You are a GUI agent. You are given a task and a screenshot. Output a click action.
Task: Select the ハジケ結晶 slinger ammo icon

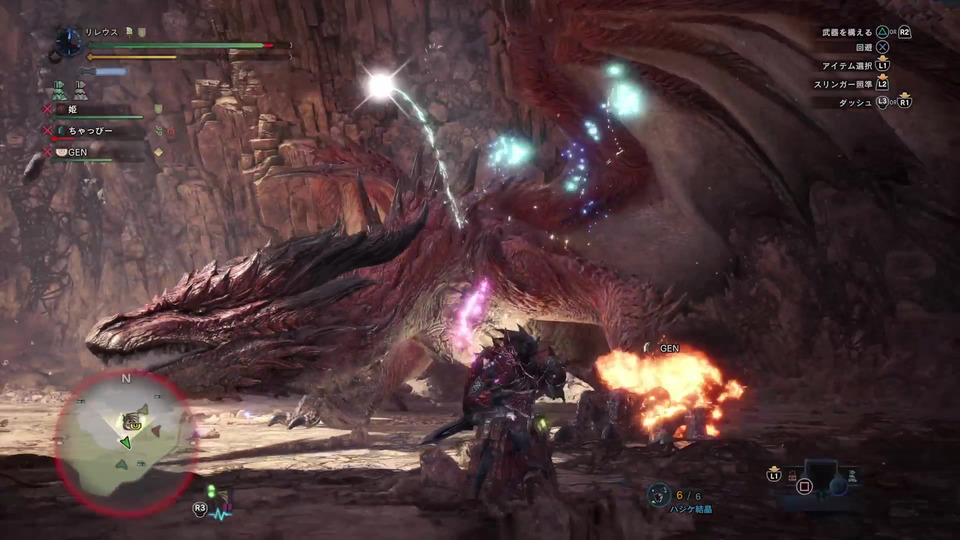657,494
